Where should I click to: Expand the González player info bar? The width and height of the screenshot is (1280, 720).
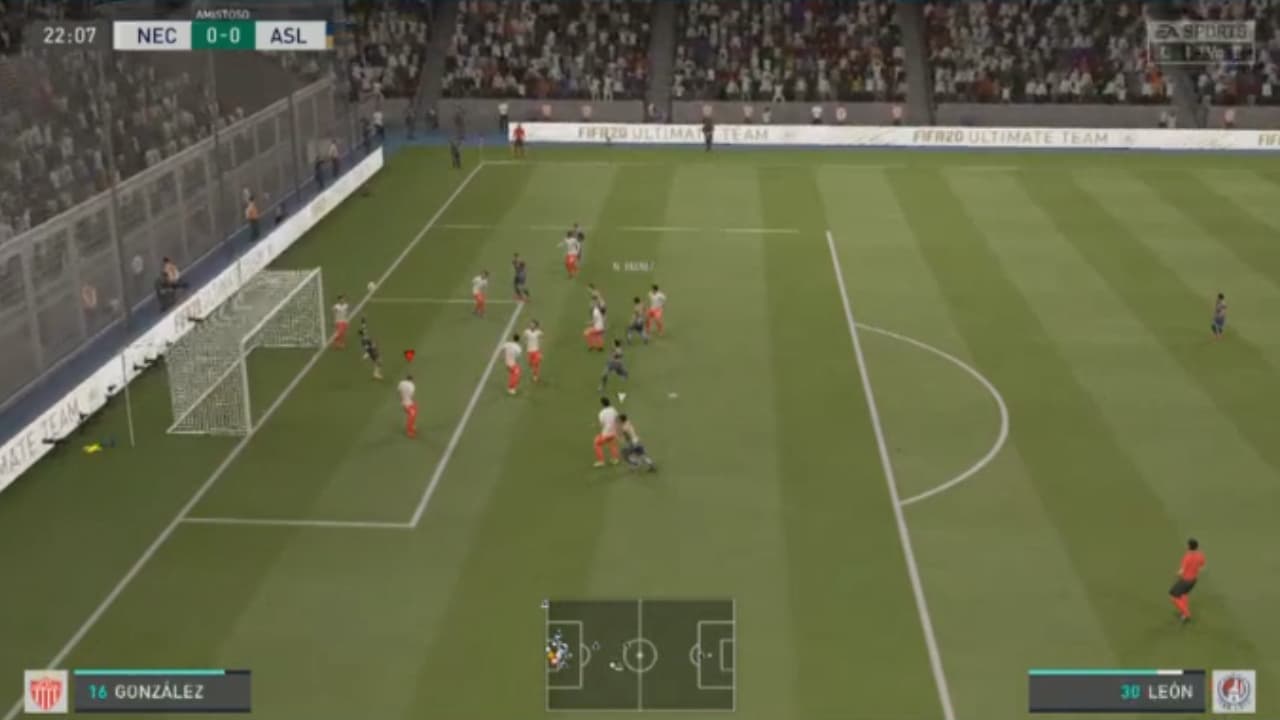(160, 689)
